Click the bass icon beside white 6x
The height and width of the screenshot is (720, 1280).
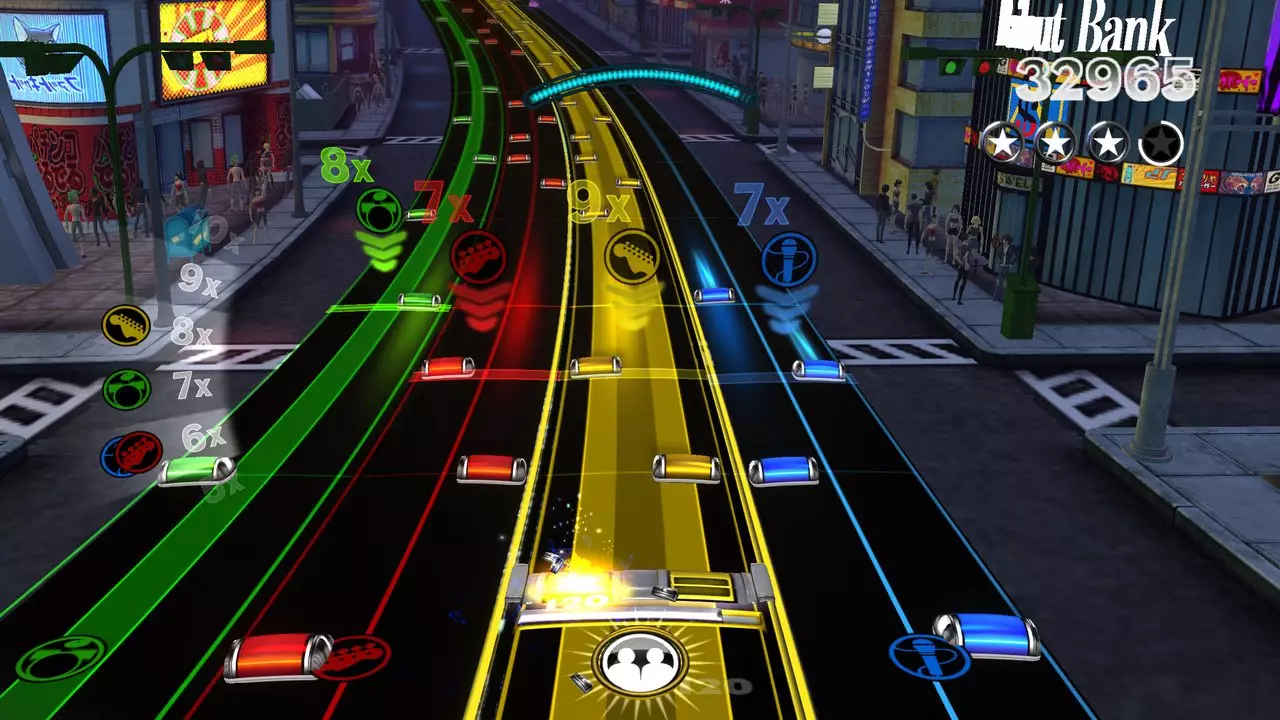pos(137,453)
